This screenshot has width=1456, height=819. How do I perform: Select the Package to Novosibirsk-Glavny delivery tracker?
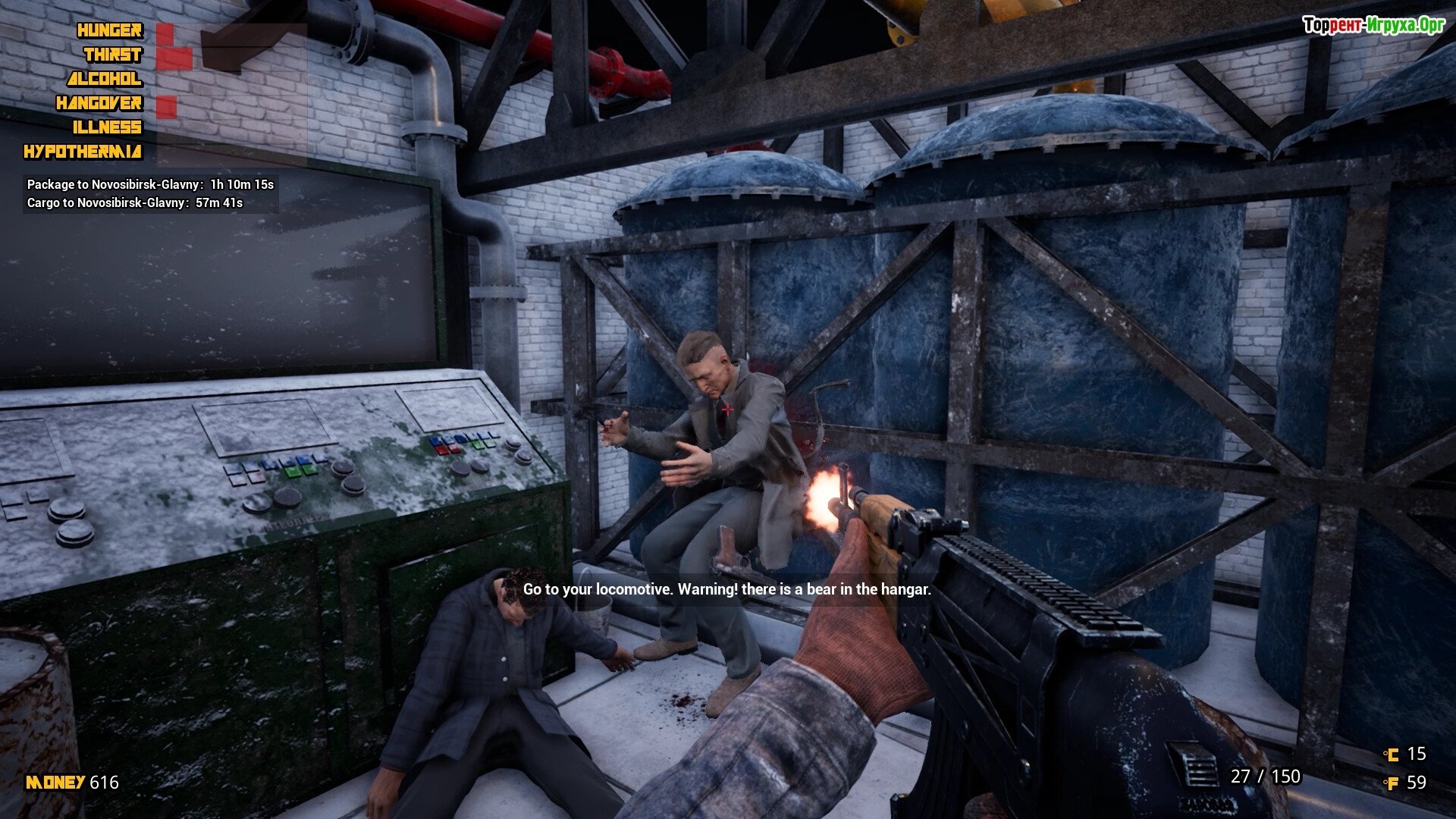[x=150, y=184]
